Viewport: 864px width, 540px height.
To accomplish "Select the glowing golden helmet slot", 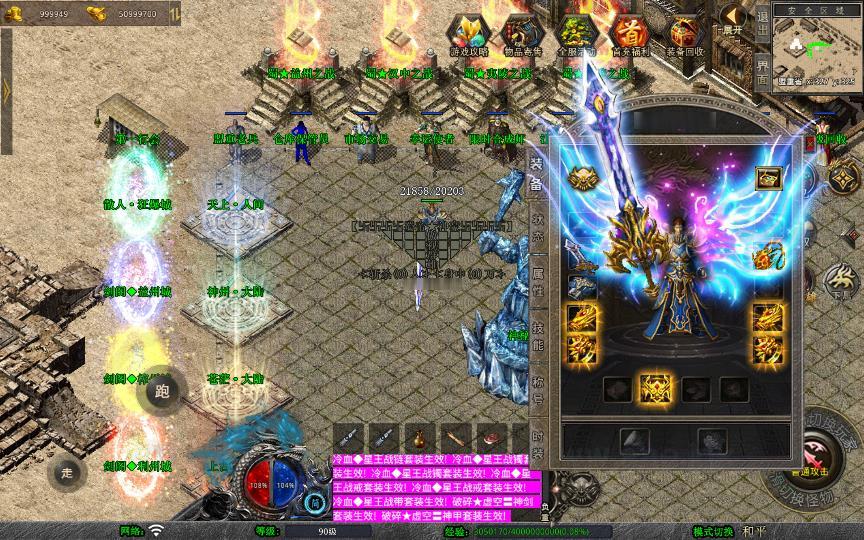I will point(581,178).
